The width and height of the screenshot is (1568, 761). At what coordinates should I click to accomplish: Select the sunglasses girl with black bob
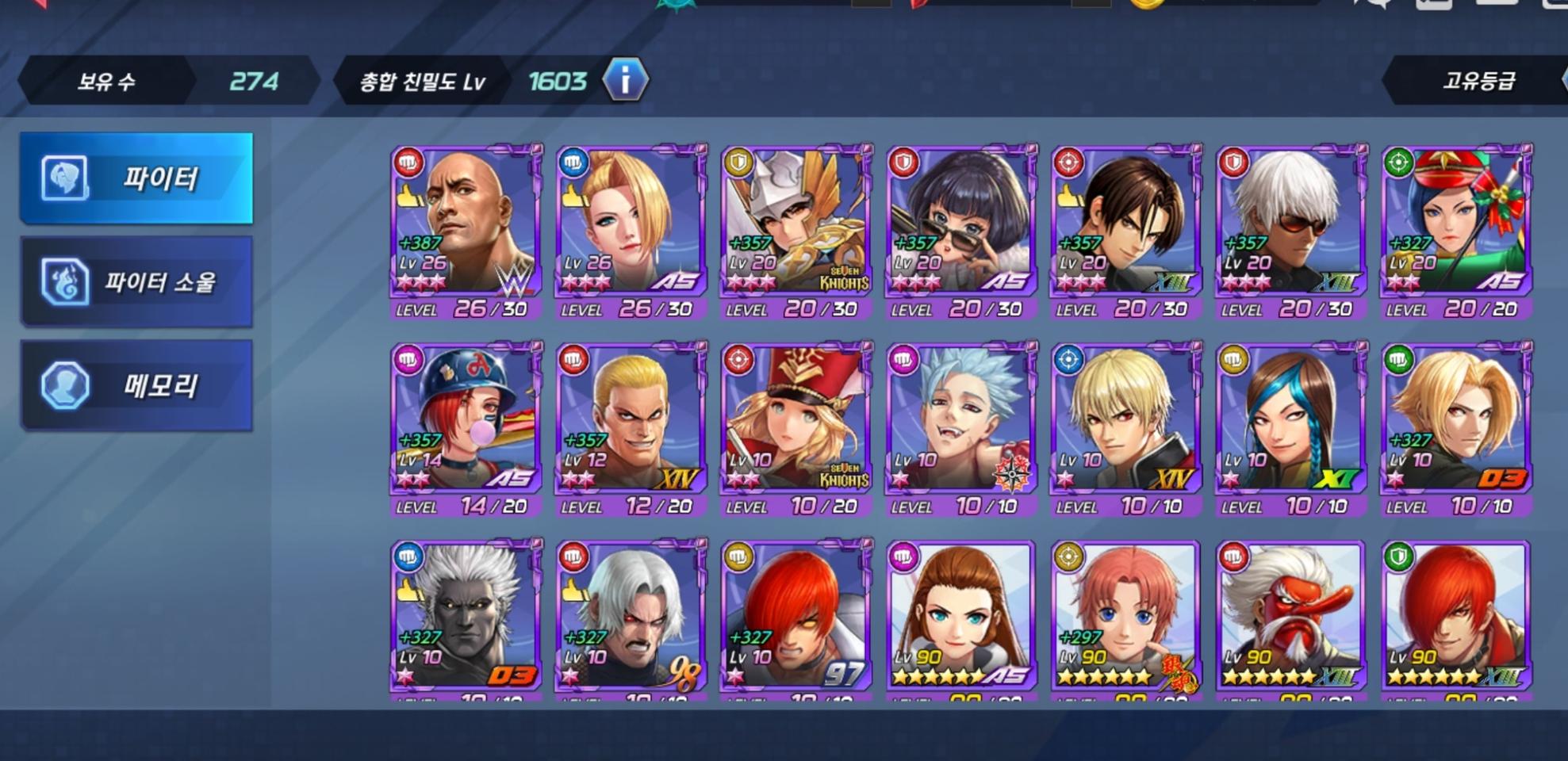[961, 220]
